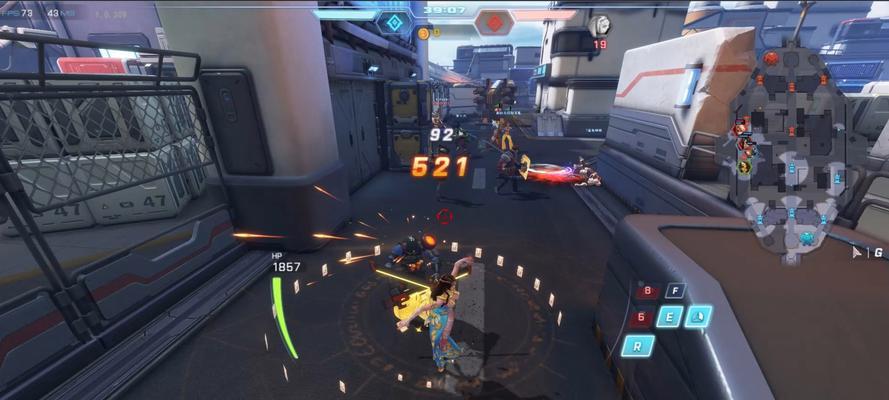Select the red cooldown slot showing 6
Viewport: 889px width, 400px height.
pyautogui.click(x=640, y=318)
